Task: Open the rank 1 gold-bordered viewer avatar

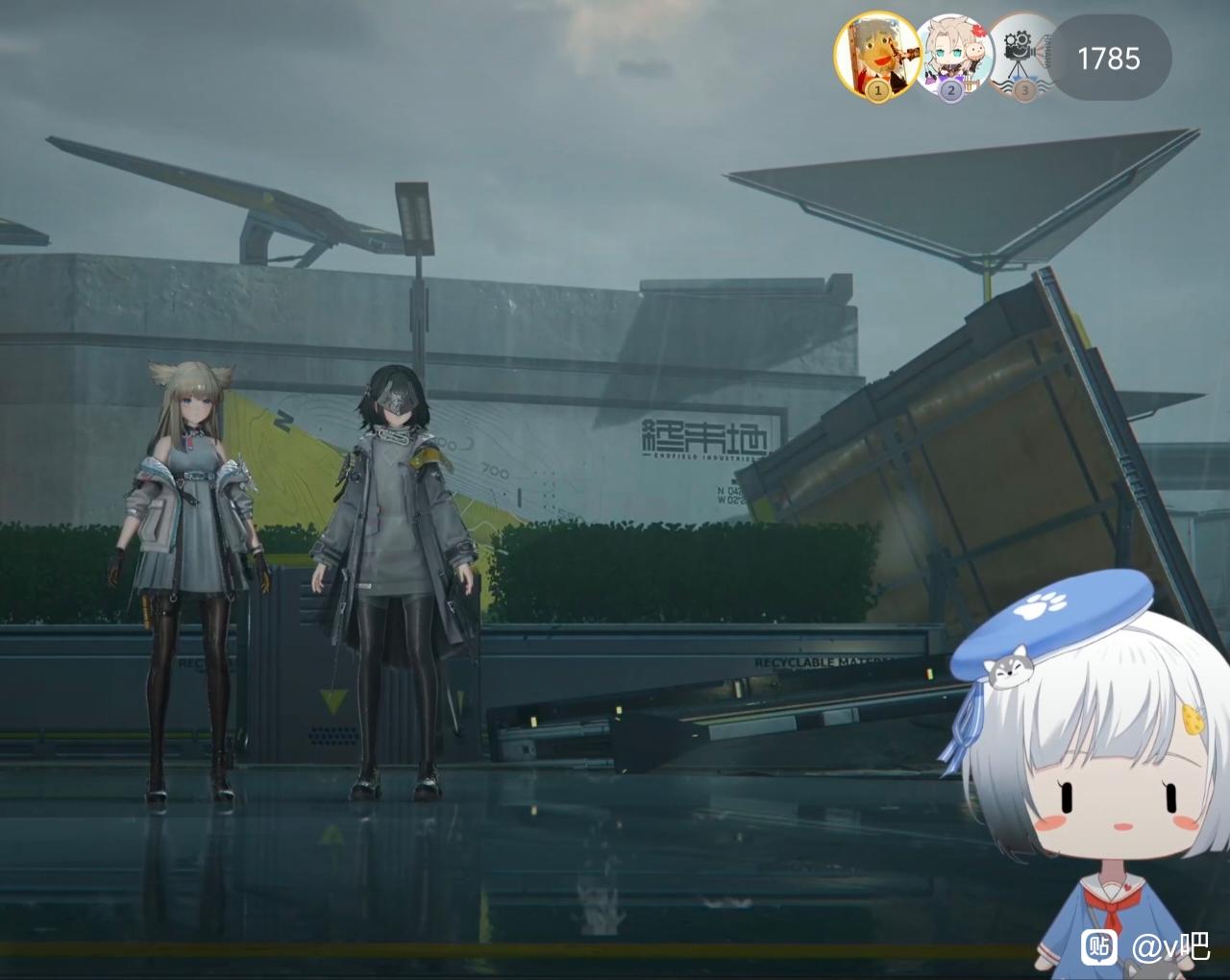Action: tap(874, 56)
